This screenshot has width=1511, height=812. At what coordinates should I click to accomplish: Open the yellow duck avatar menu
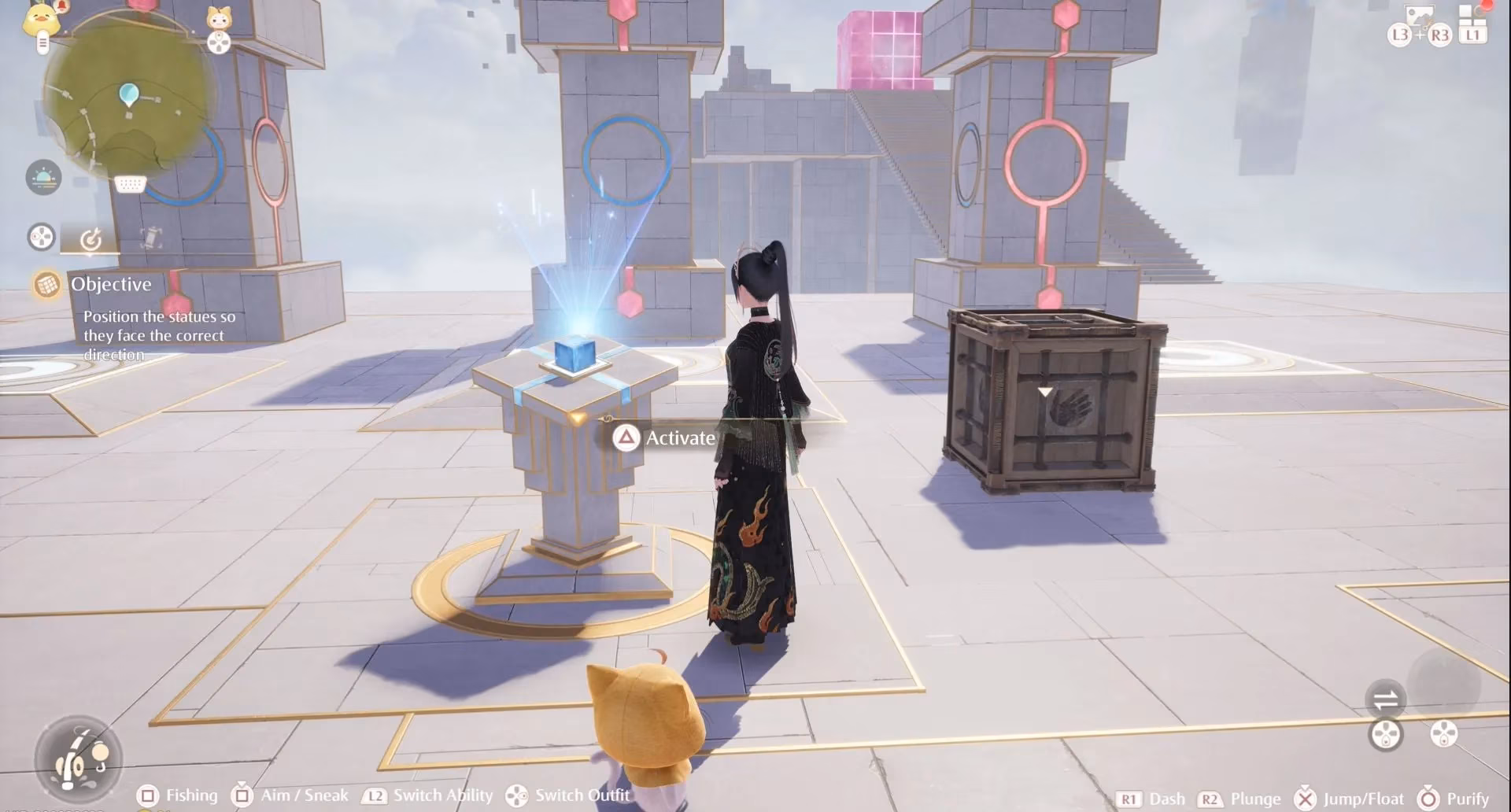pos(42,20)
